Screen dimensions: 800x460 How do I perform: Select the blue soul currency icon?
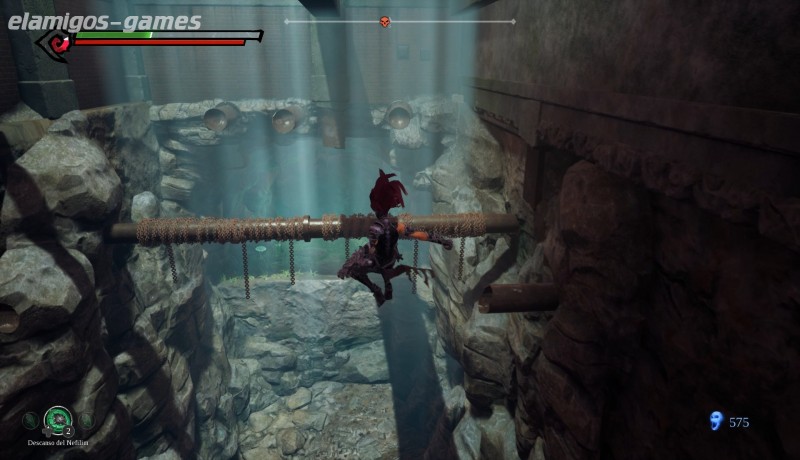[x=715, y=421]
